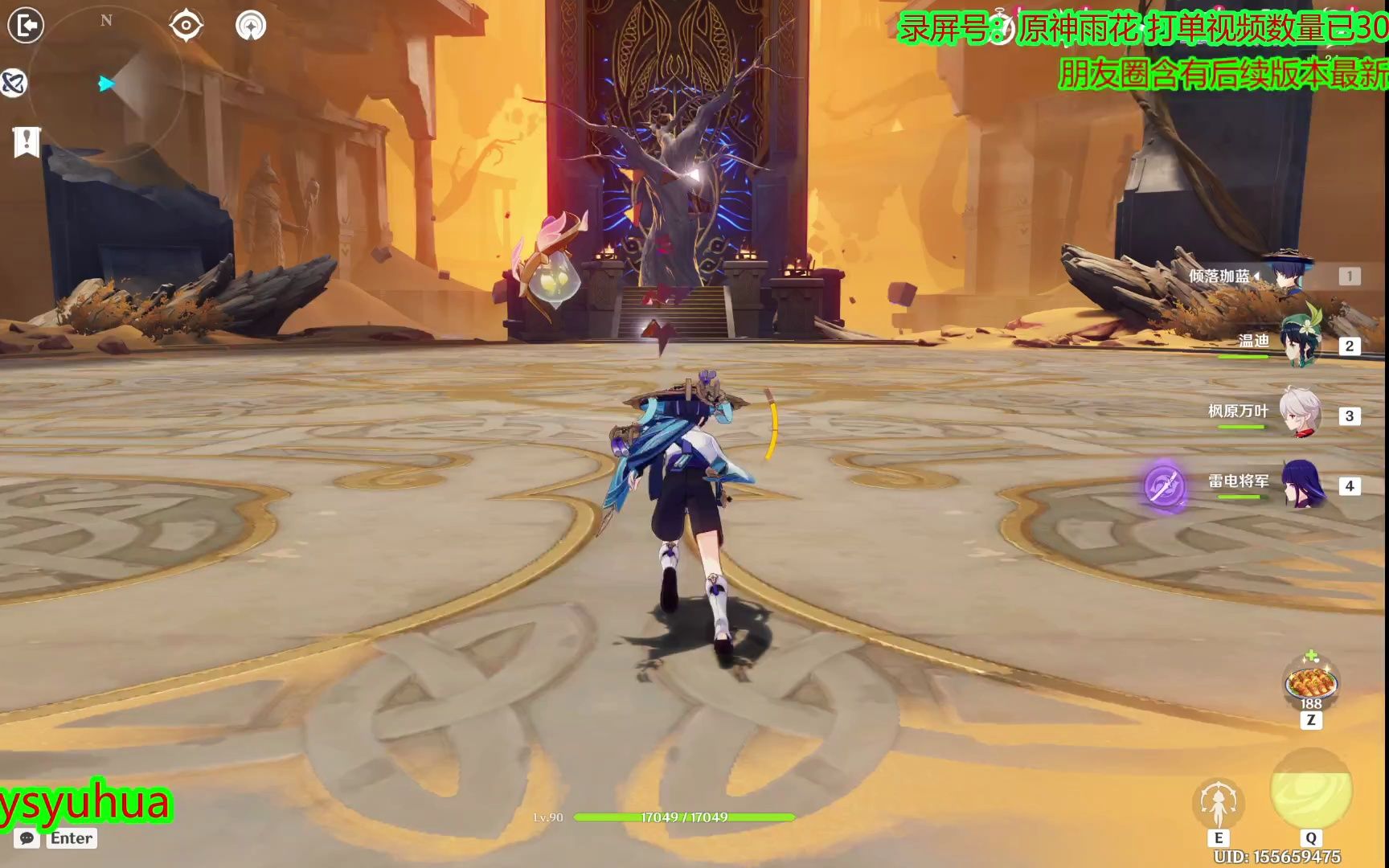This screenshot has height=868, width=1389.
Task: Click the exit domain door icon
Action: tap(26, 26)
